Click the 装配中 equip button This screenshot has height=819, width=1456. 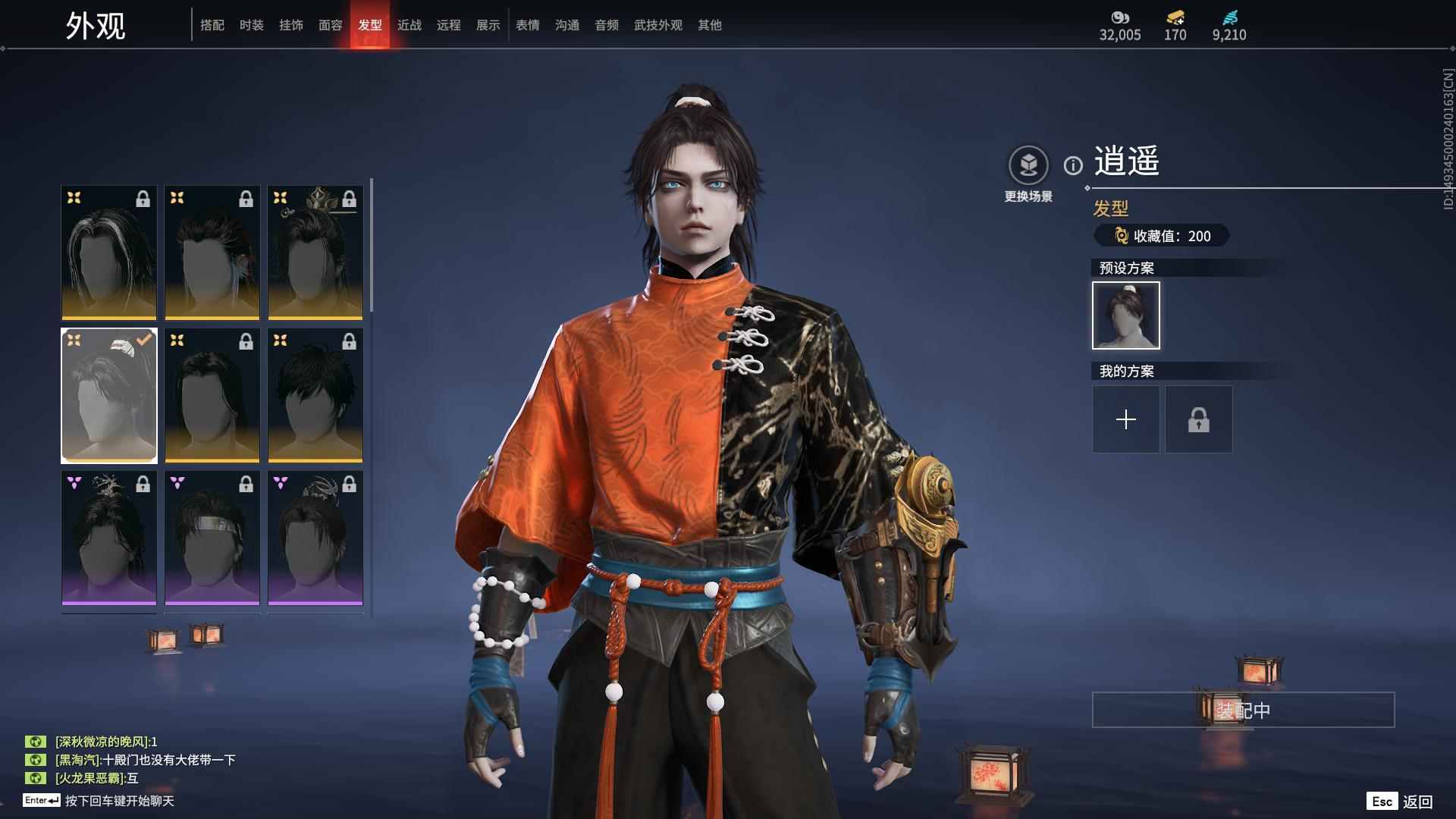coord(1243,710)
